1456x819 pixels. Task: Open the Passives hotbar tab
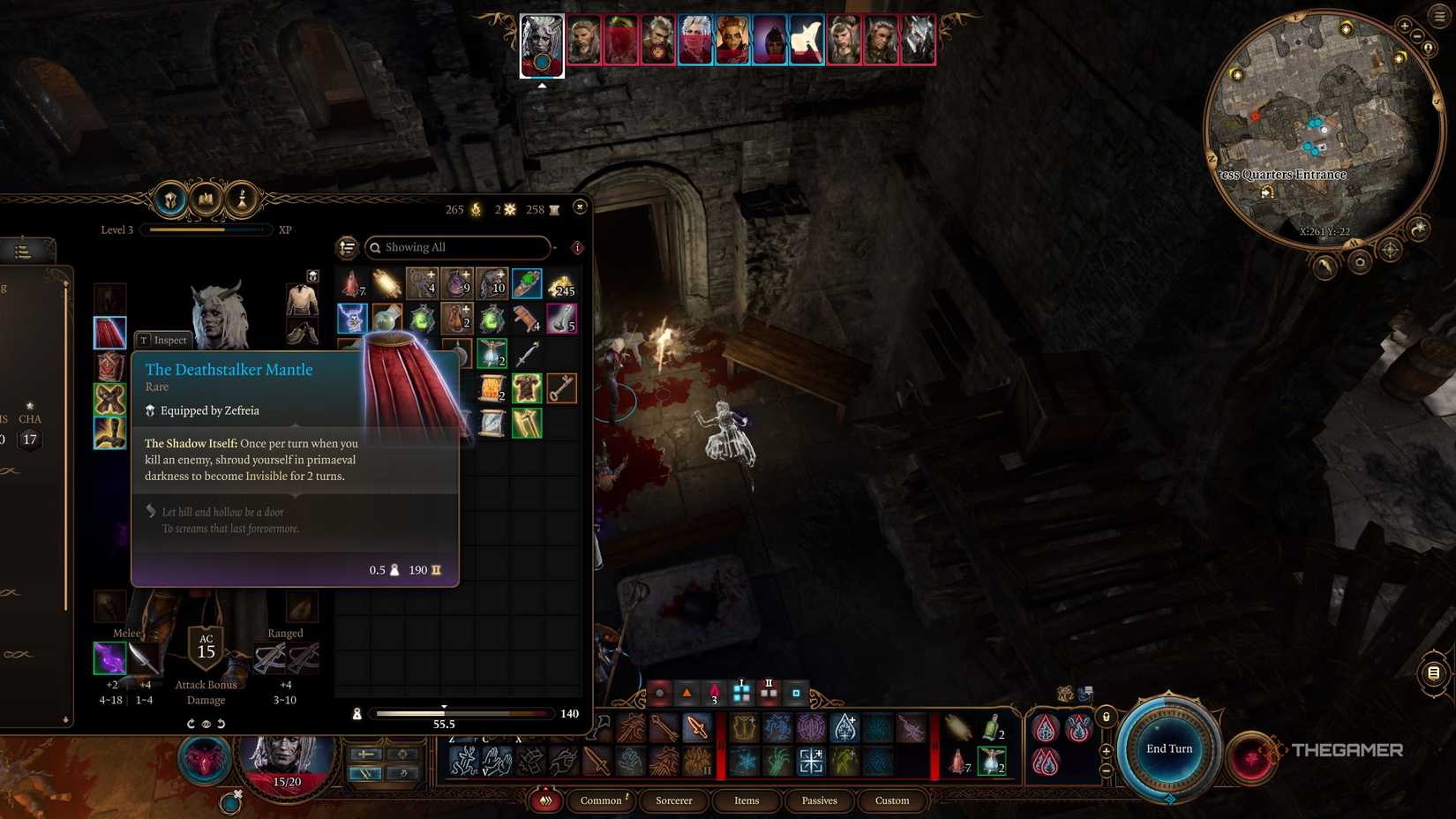(x=819, y=800)
